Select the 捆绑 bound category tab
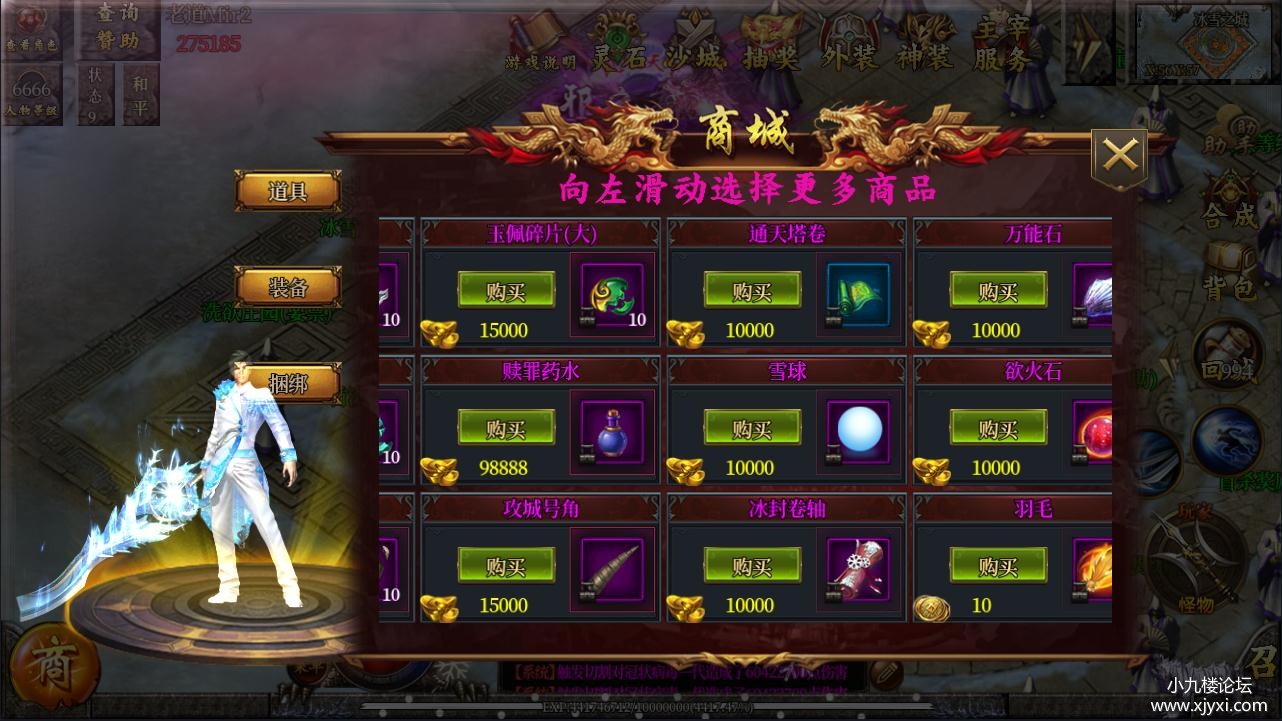The image size is (1282, 721). pos(287,383)
